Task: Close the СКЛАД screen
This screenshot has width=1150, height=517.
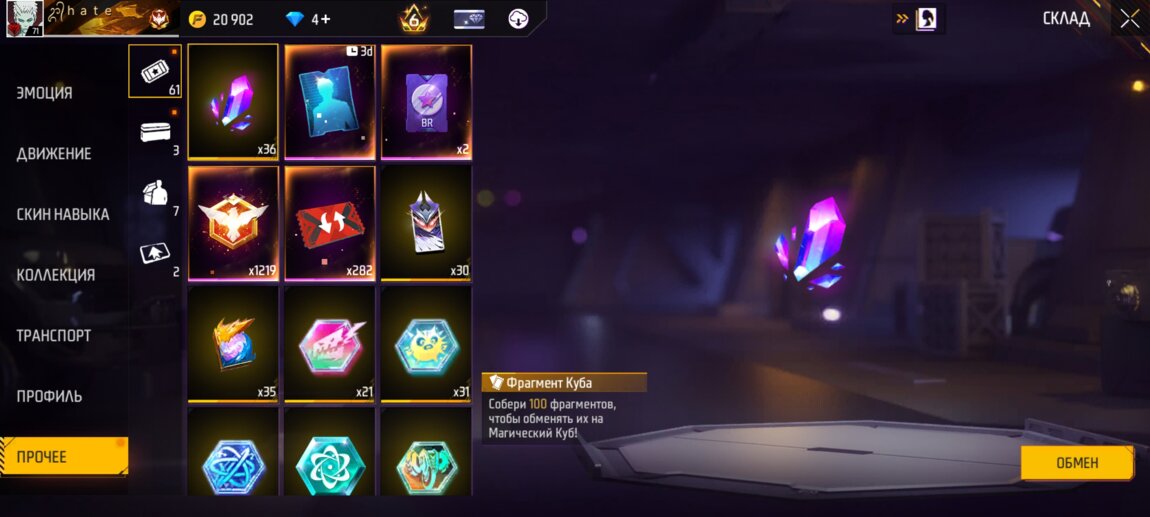Action: pyautogui.click(x=1129, y=19)
